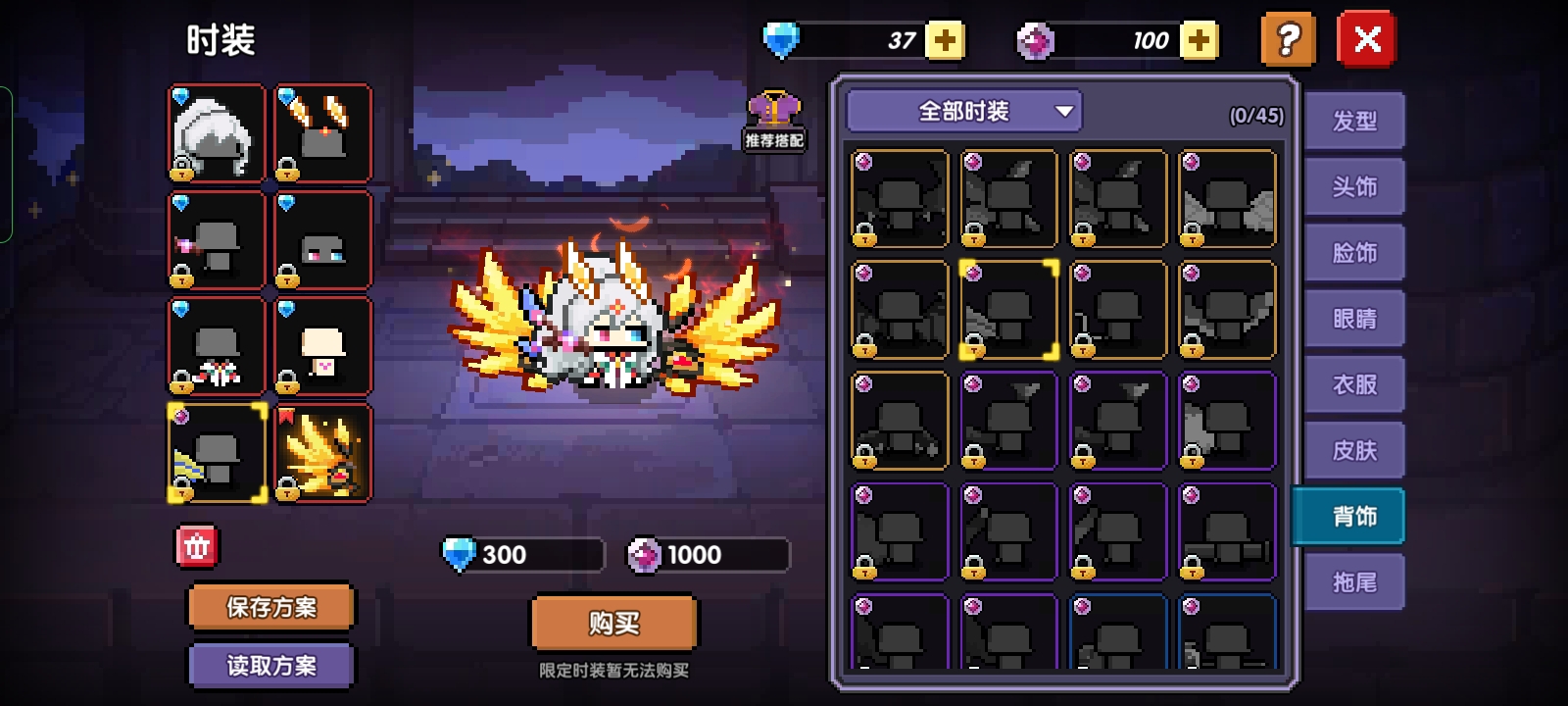Screen dimensions: 1568x706
Task: Open the 全部时装 filter dropdown
Action: (x=964, y=112)
